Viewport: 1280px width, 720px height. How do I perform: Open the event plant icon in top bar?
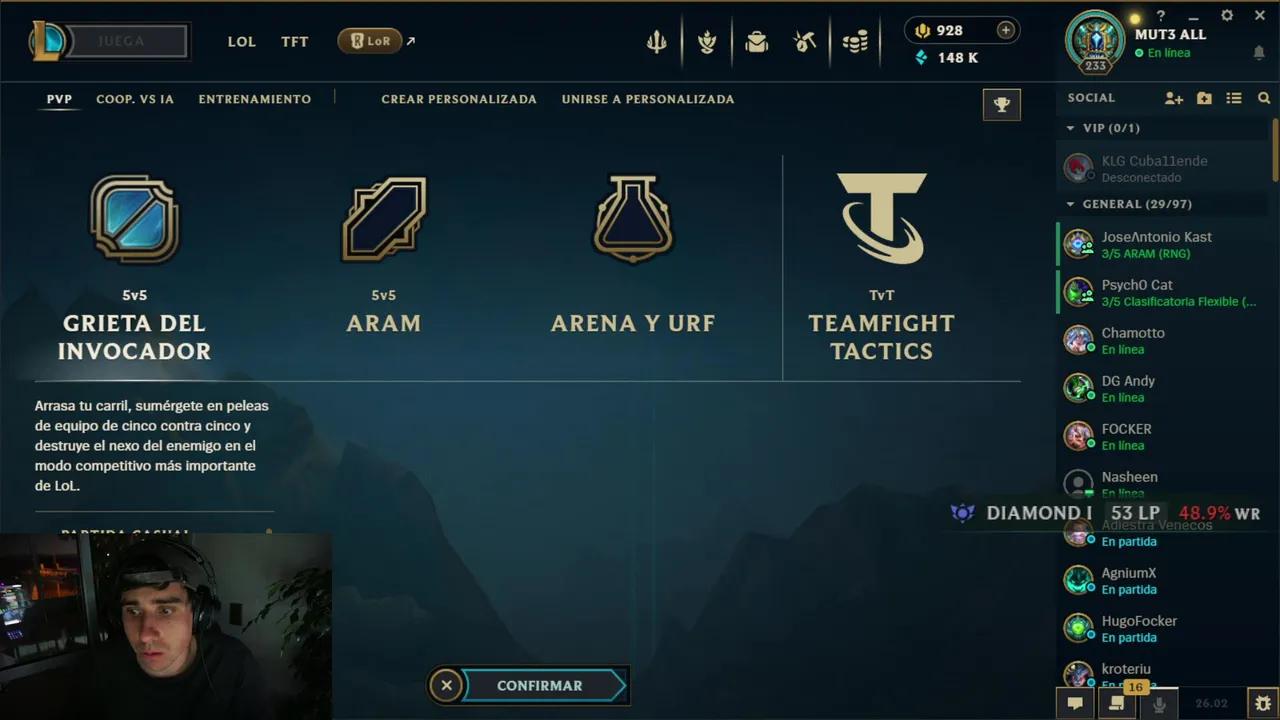coord(707,41)
